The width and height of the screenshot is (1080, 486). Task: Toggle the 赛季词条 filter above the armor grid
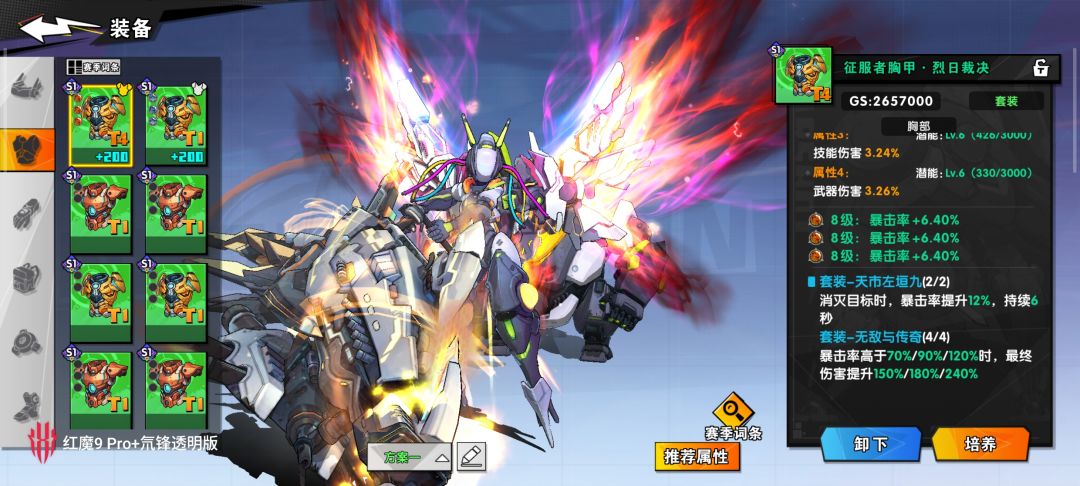coord(94,67)
